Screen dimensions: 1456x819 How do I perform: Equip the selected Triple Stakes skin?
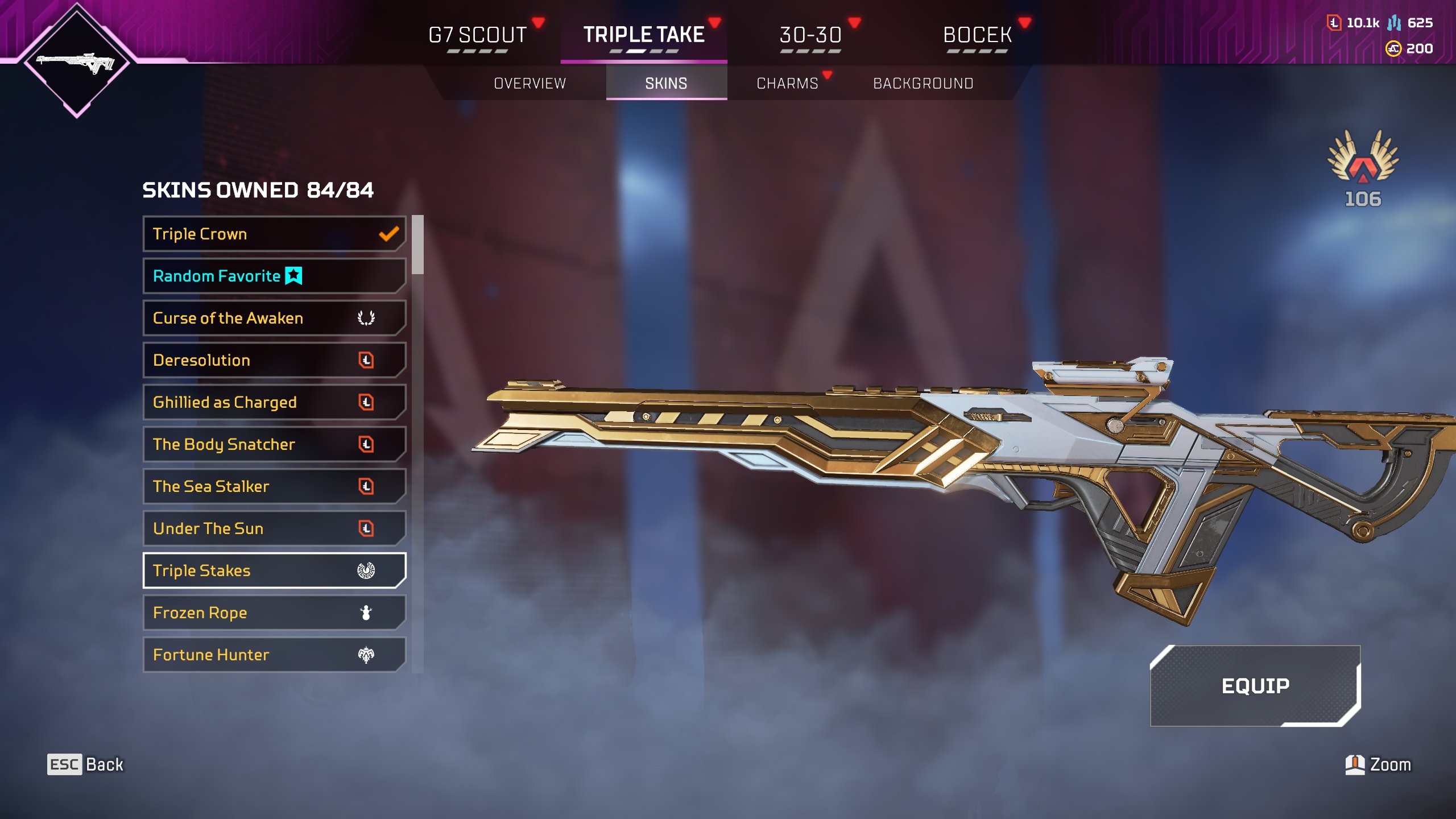(x=1255, y=686)
